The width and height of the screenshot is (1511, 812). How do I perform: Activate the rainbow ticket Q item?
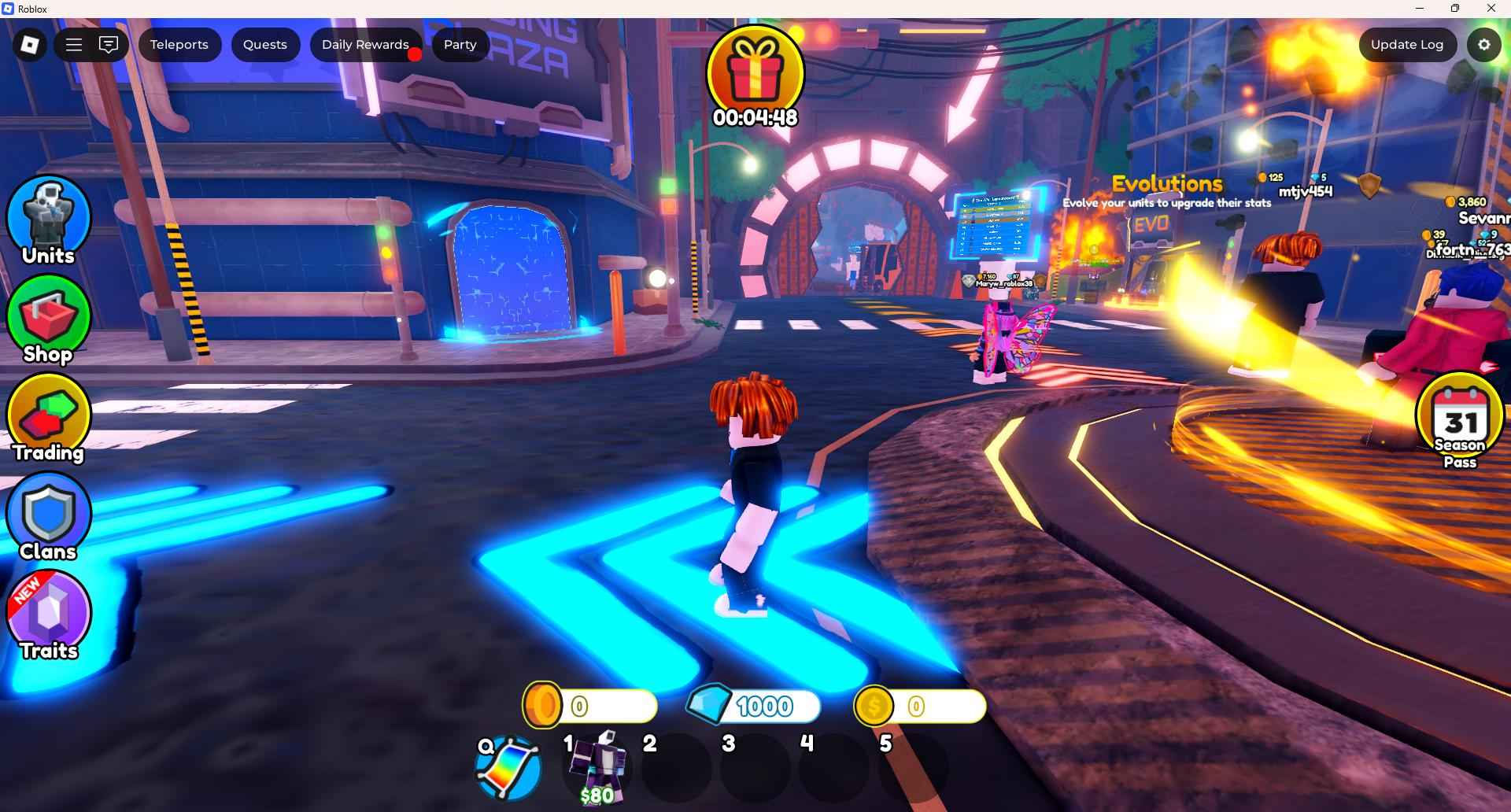pyautogui.click(x=509, y=769)
